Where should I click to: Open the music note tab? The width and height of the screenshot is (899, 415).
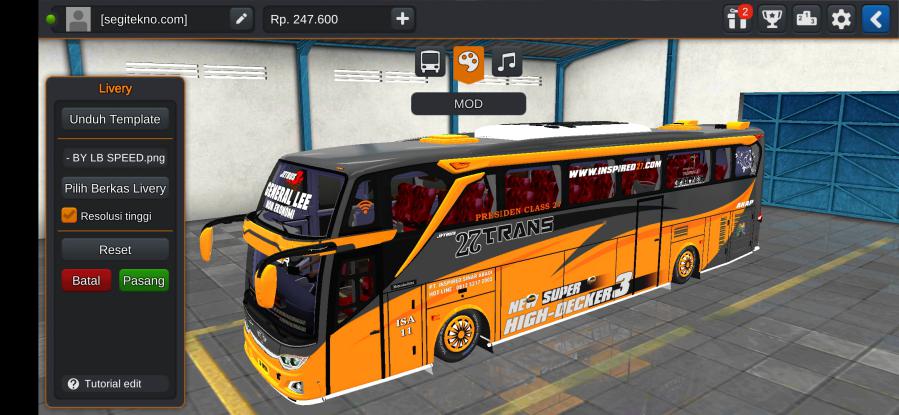(x=506, y=62)
